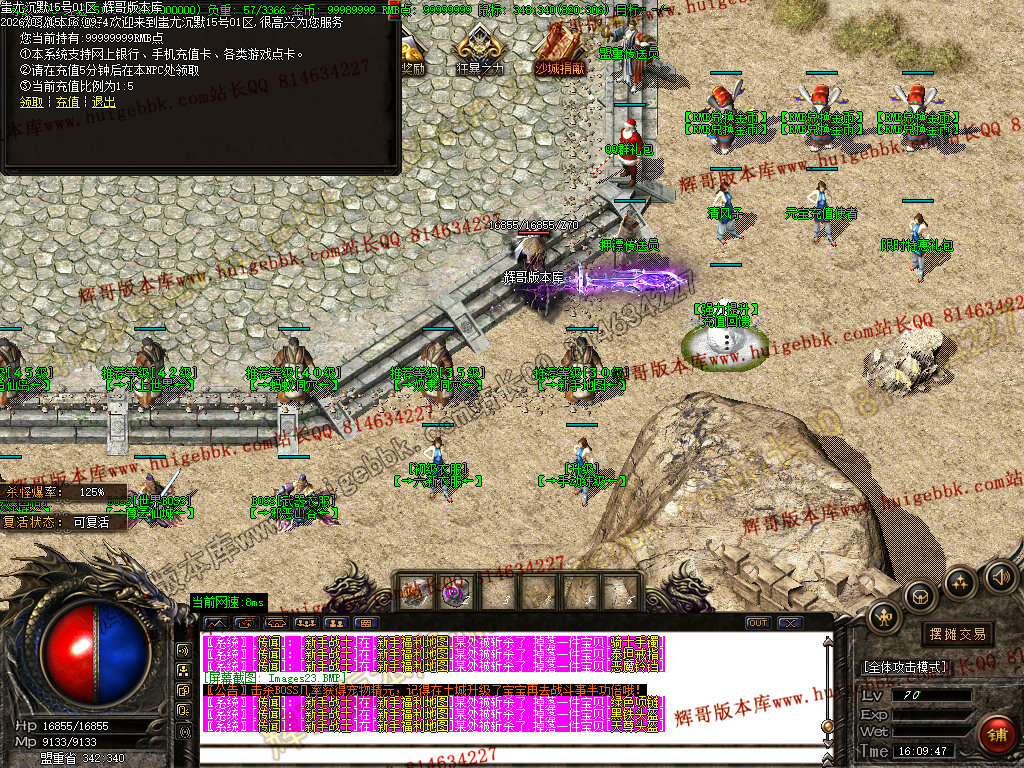The height and width of the screenshot is (768, 1024).
Task: Toggle the 全体攻击模式 attack mode label
Action: pos(904,666)
